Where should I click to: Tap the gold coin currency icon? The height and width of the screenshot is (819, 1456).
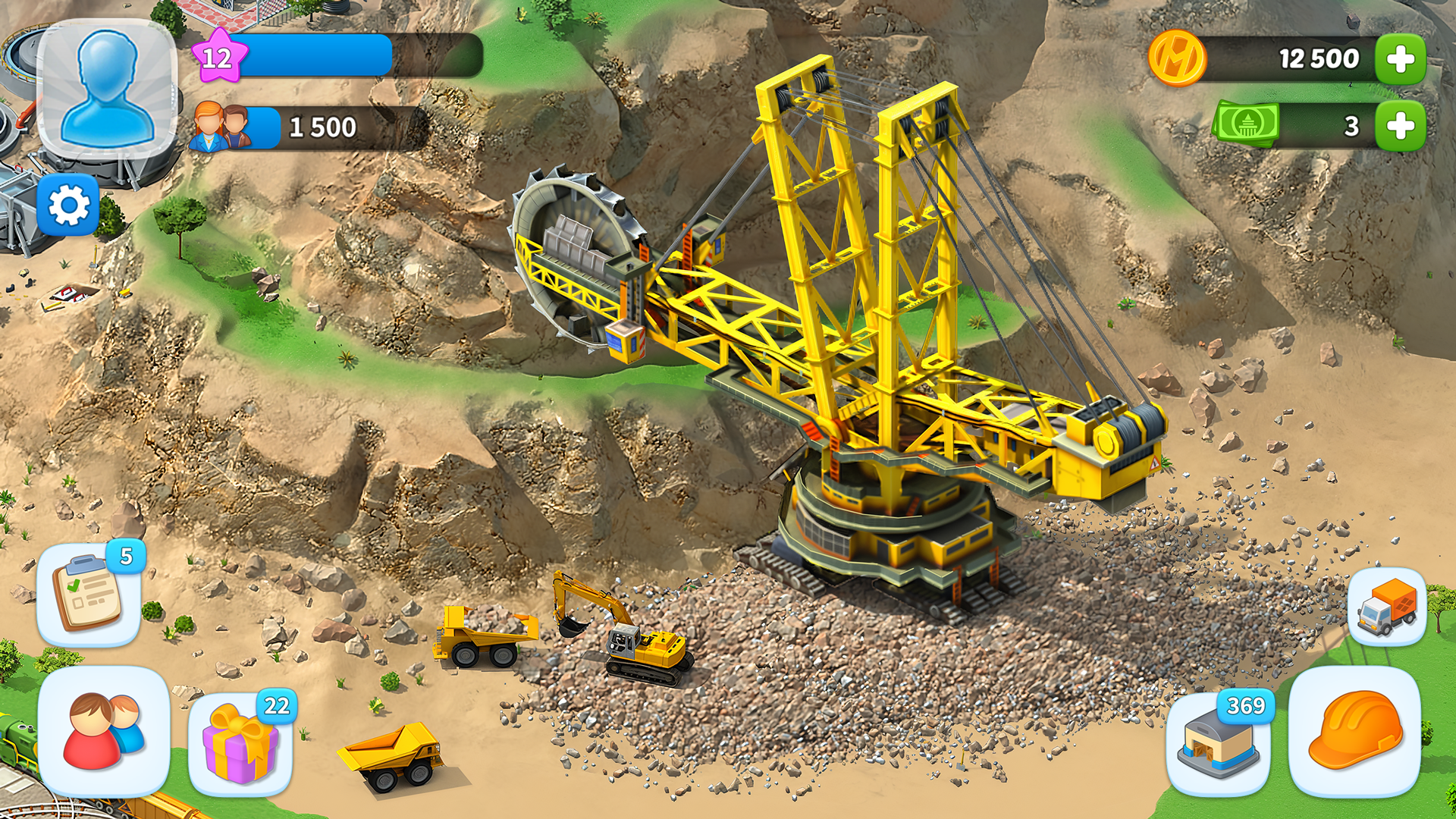1176,58
